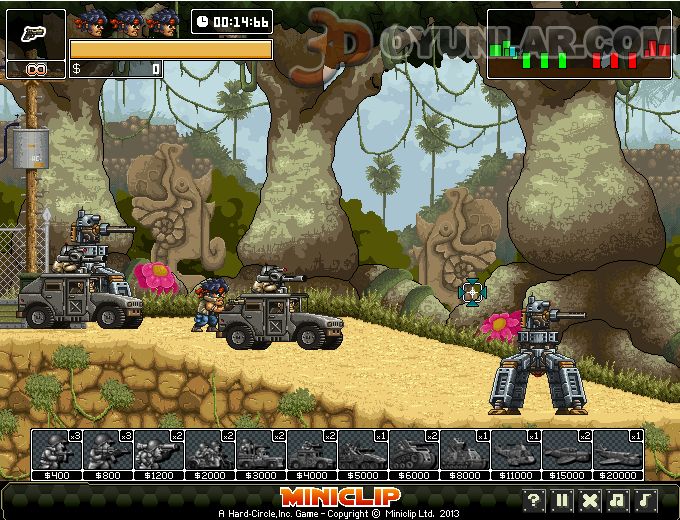This screenshot has width=680, height=520.
Task: Click the battlefield minimap
Action: [580, 44]
